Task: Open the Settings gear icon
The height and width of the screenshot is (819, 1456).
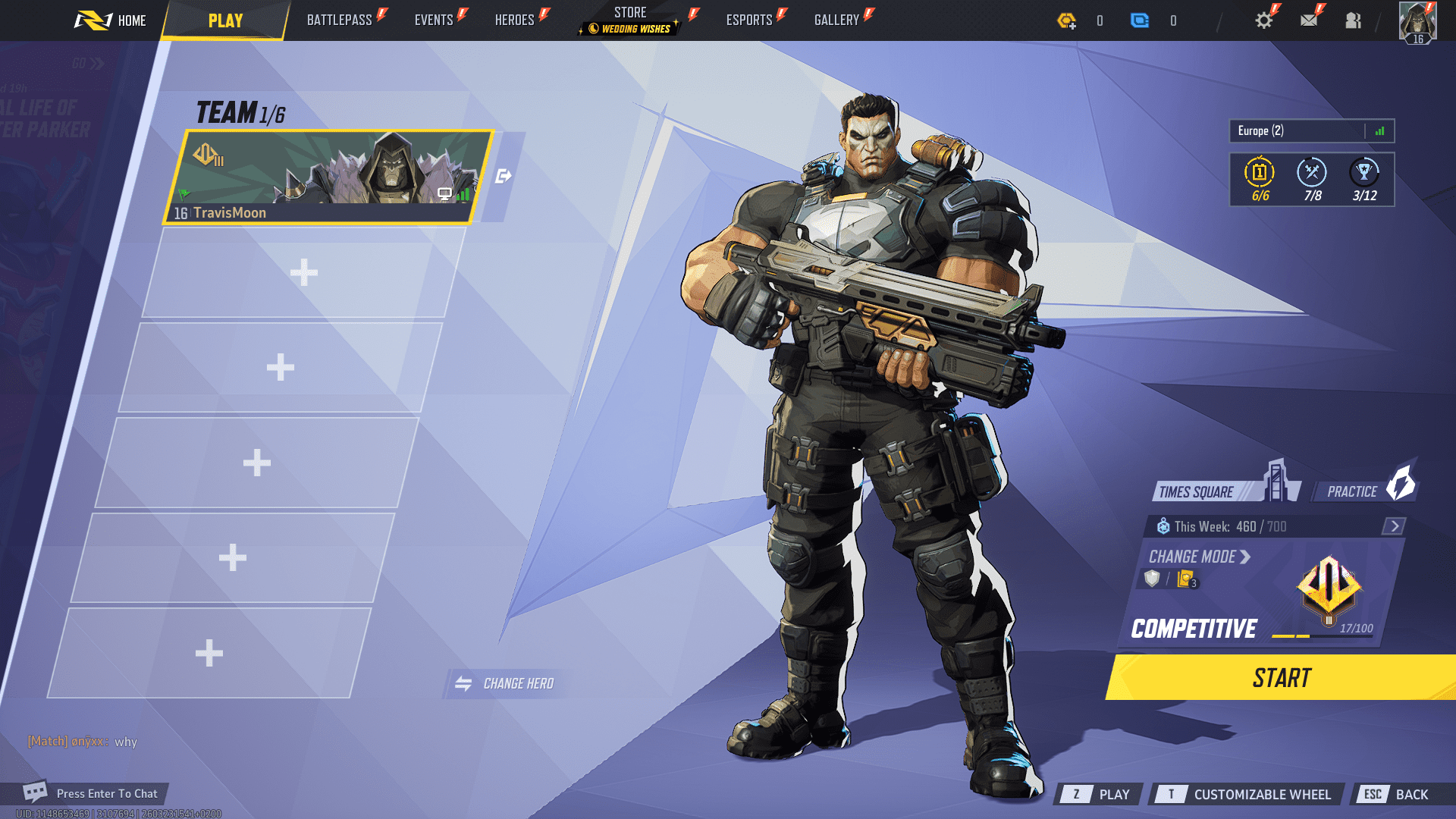Action: (1263, 20)
